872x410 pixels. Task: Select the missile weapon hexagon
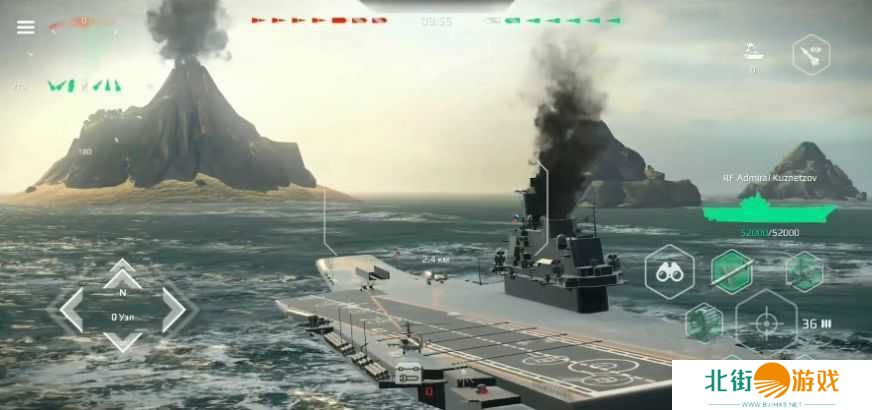point(732,271)
